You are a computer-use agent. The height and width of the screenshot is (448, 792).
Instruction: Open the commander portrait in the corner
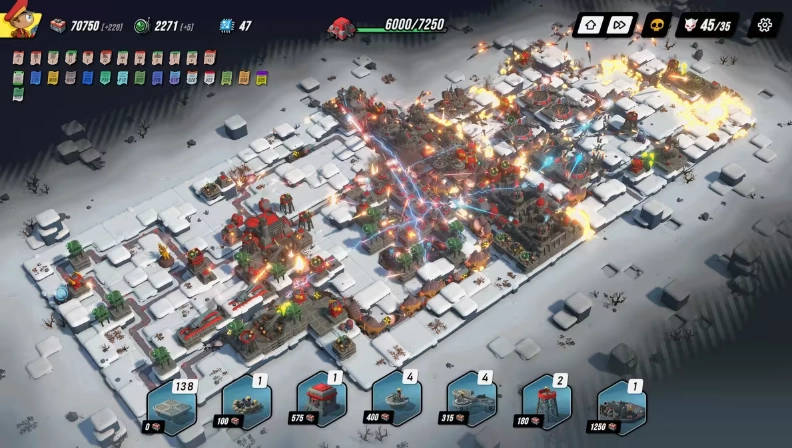20,20
